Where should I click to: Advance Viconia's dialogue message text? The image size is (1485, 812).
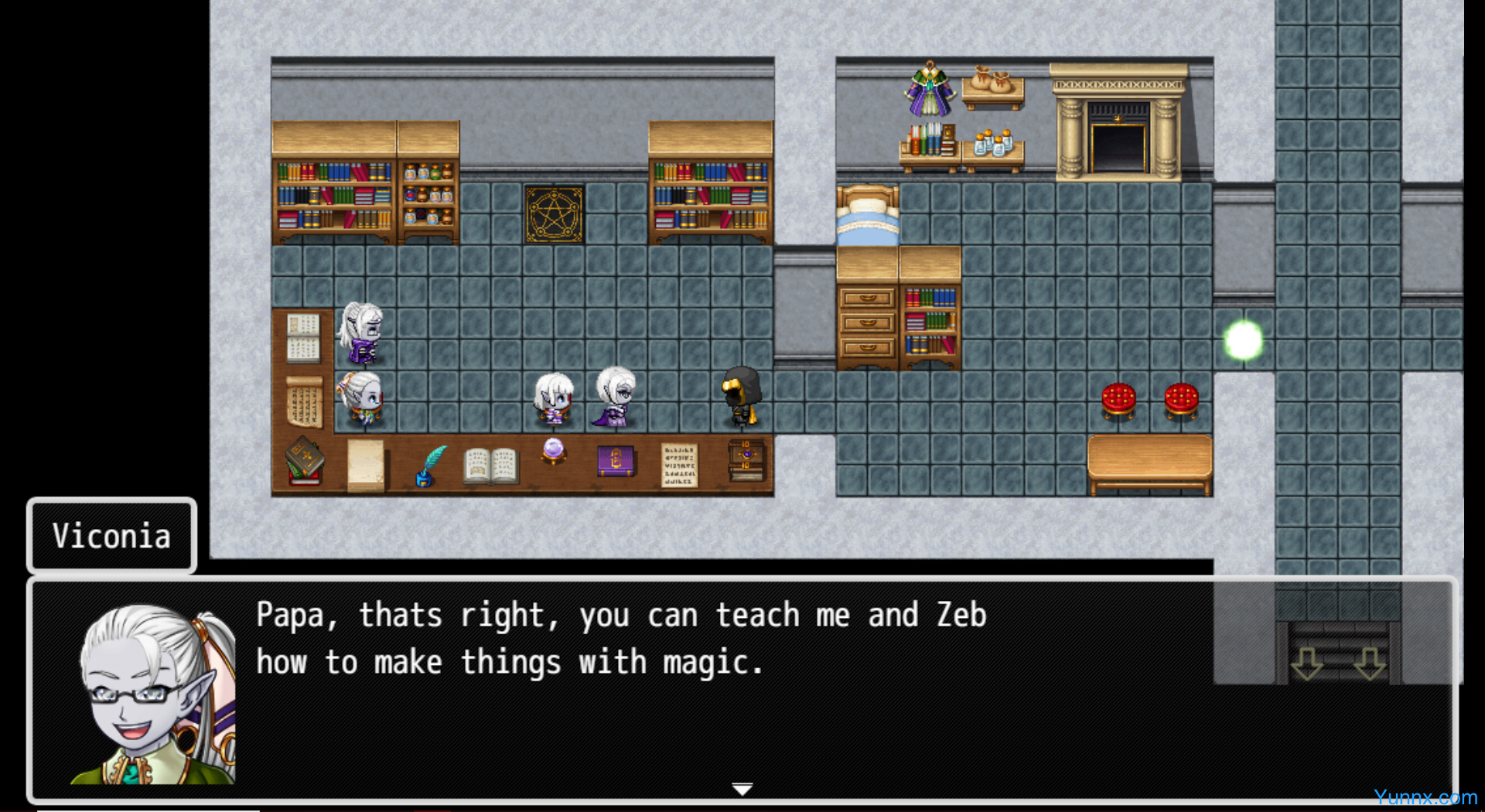pos(620,640)
